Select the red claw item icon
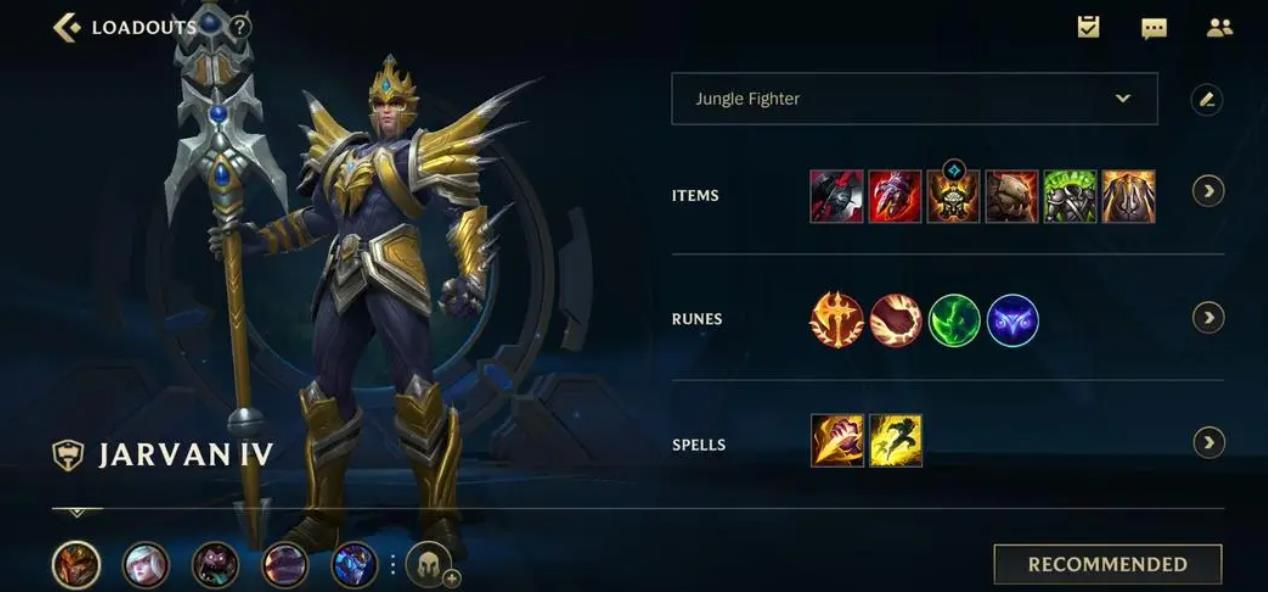The width and height of the screenshot is (1268, 592). pos(895,196)
